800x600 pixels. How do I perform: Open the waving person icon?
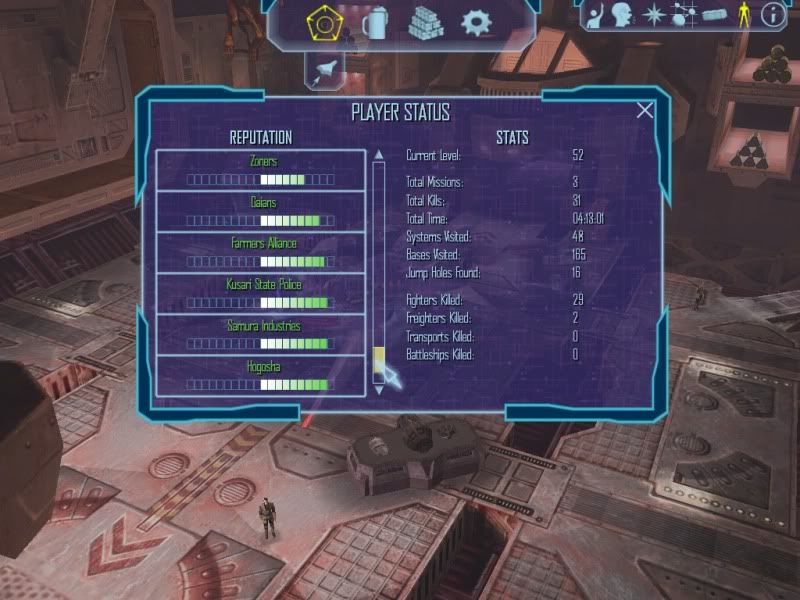(597, 15)
